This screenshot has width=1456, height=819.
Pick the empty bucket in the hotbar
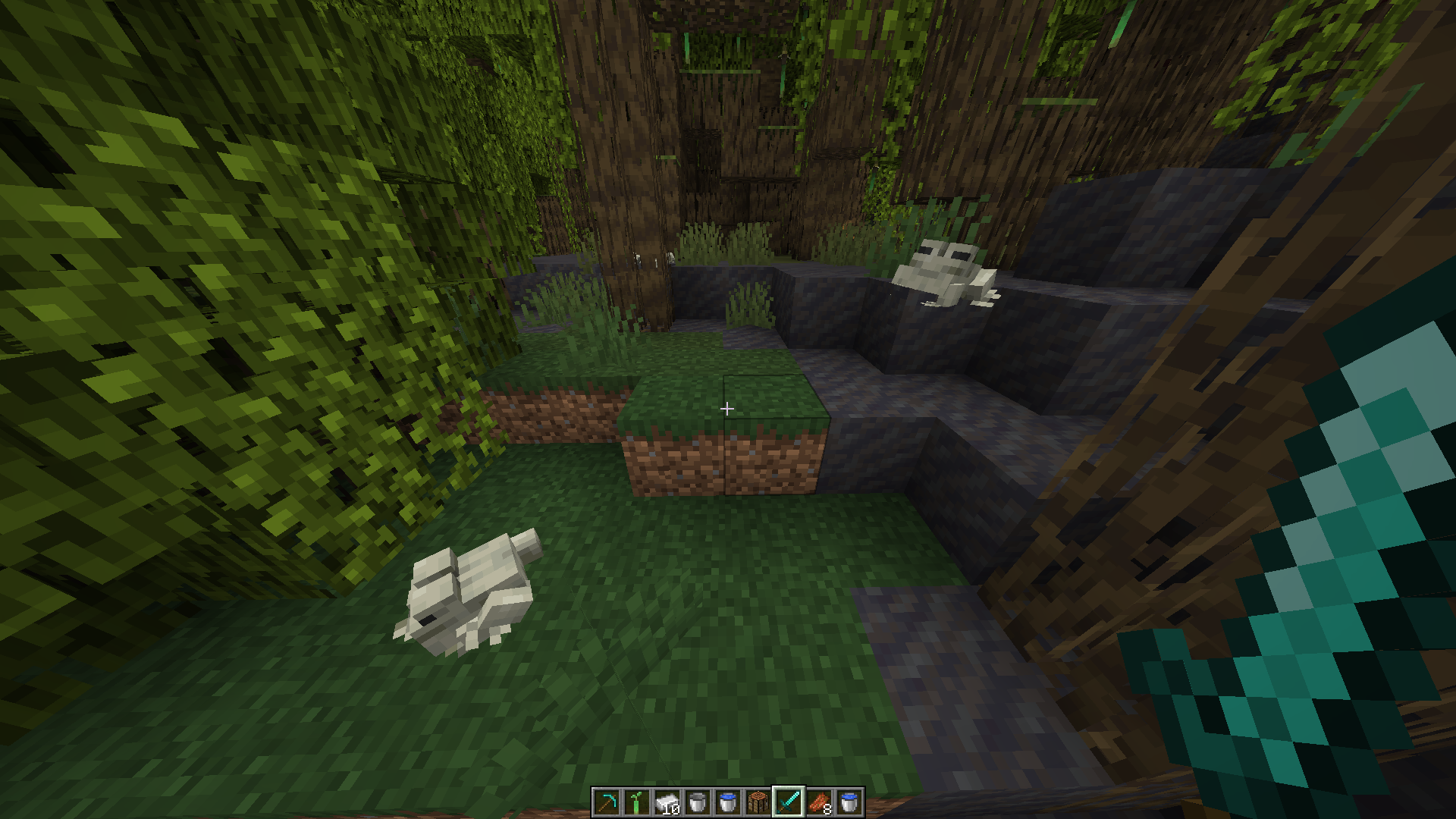click(x=698, y=802)
